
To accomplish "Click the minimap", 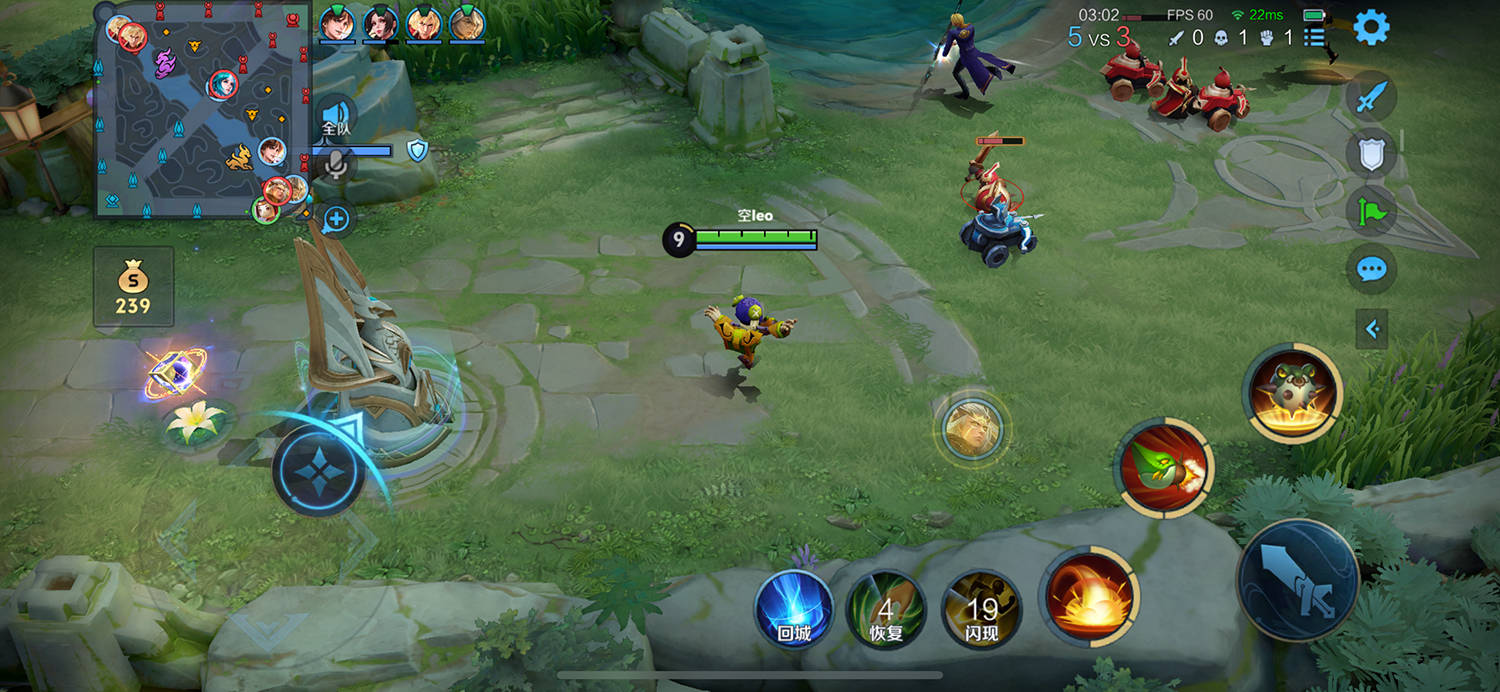I will 202,112.
